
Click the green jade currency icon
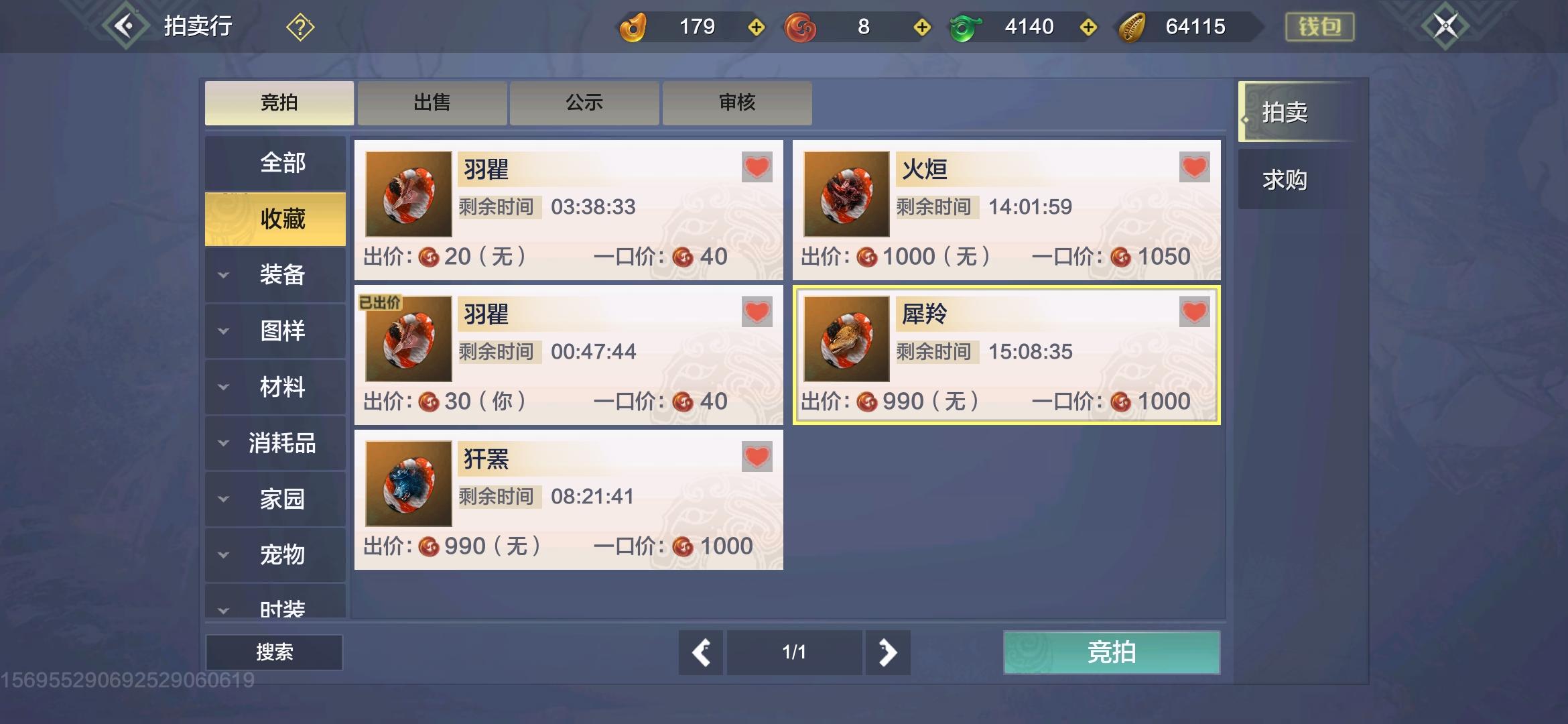coord(966,27)
